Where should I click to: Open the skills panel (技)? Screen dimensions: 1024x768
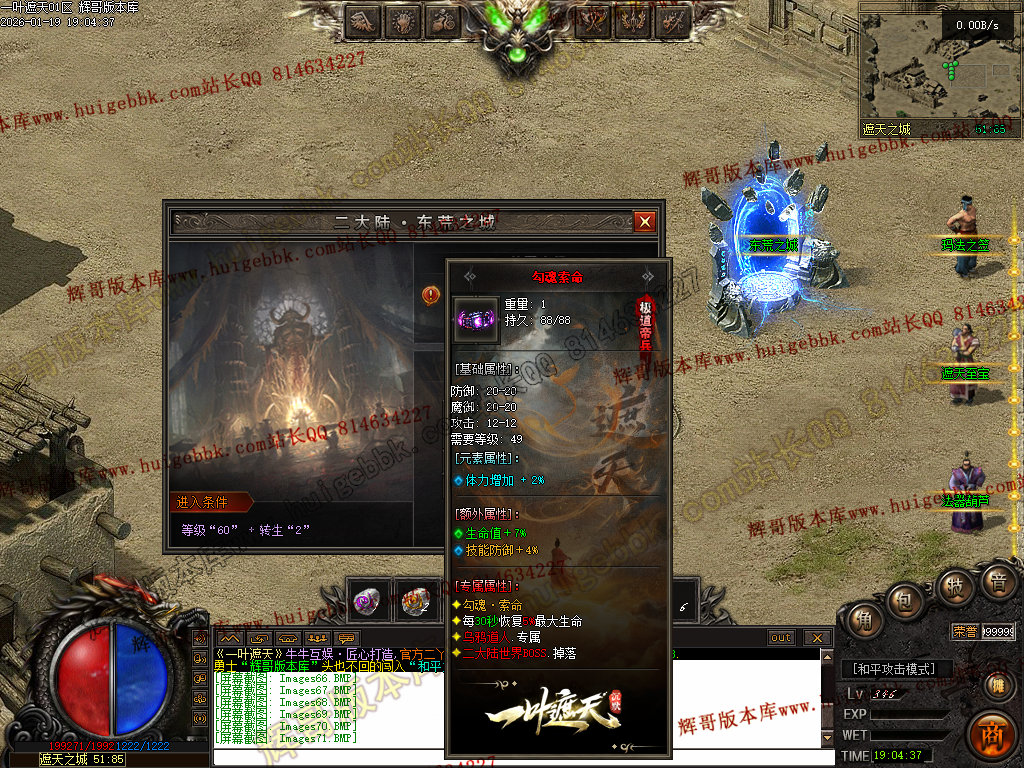coord(954,586)
